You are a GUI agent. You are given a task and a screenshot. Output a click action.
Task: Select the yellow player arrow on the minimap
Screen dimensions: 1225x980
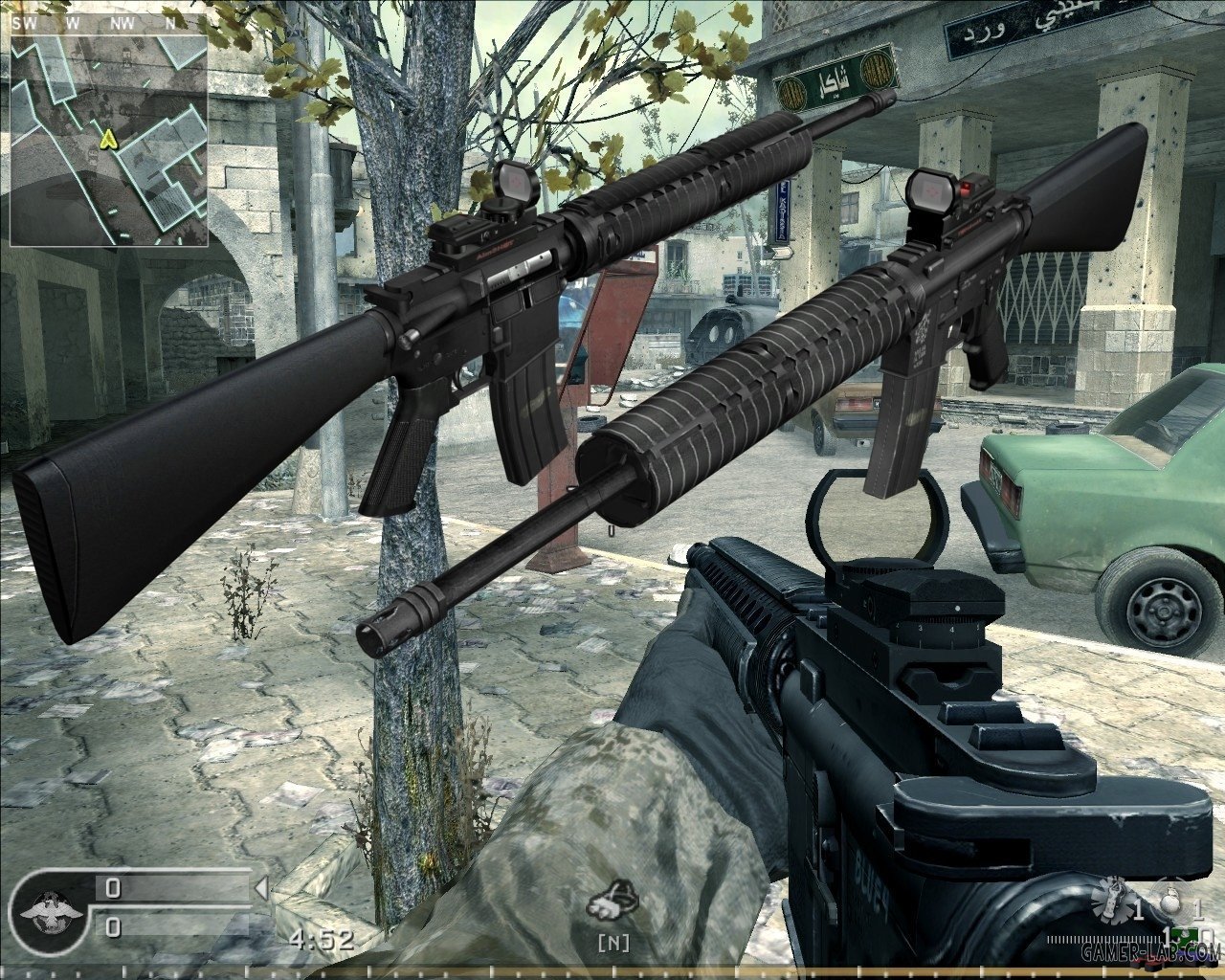coord(108,140)
